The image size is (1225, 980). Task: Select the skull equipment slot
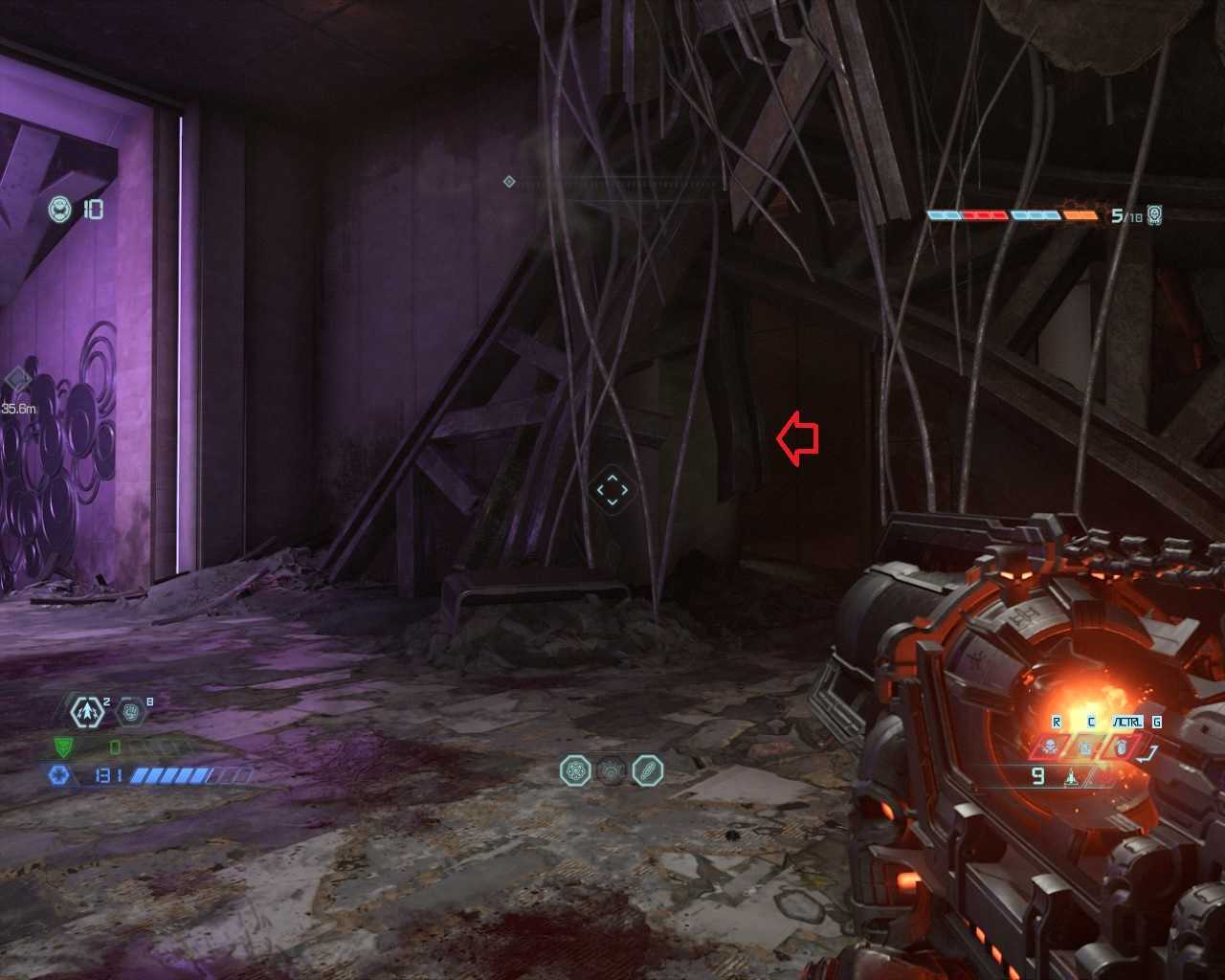coord(1050,746)
